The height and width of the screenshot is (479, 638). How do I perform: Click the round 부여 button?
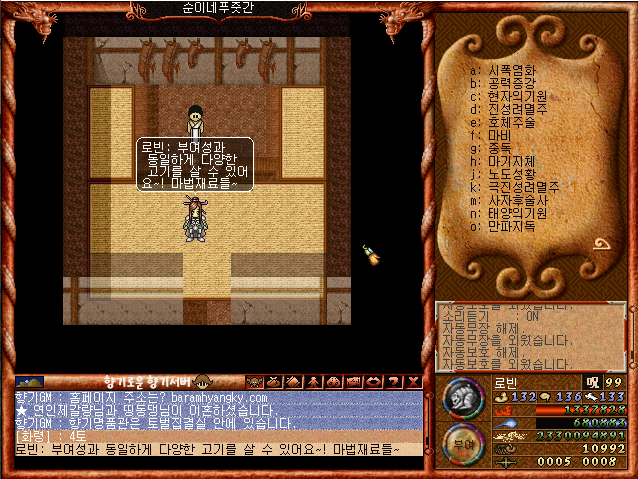click(461, 443)
